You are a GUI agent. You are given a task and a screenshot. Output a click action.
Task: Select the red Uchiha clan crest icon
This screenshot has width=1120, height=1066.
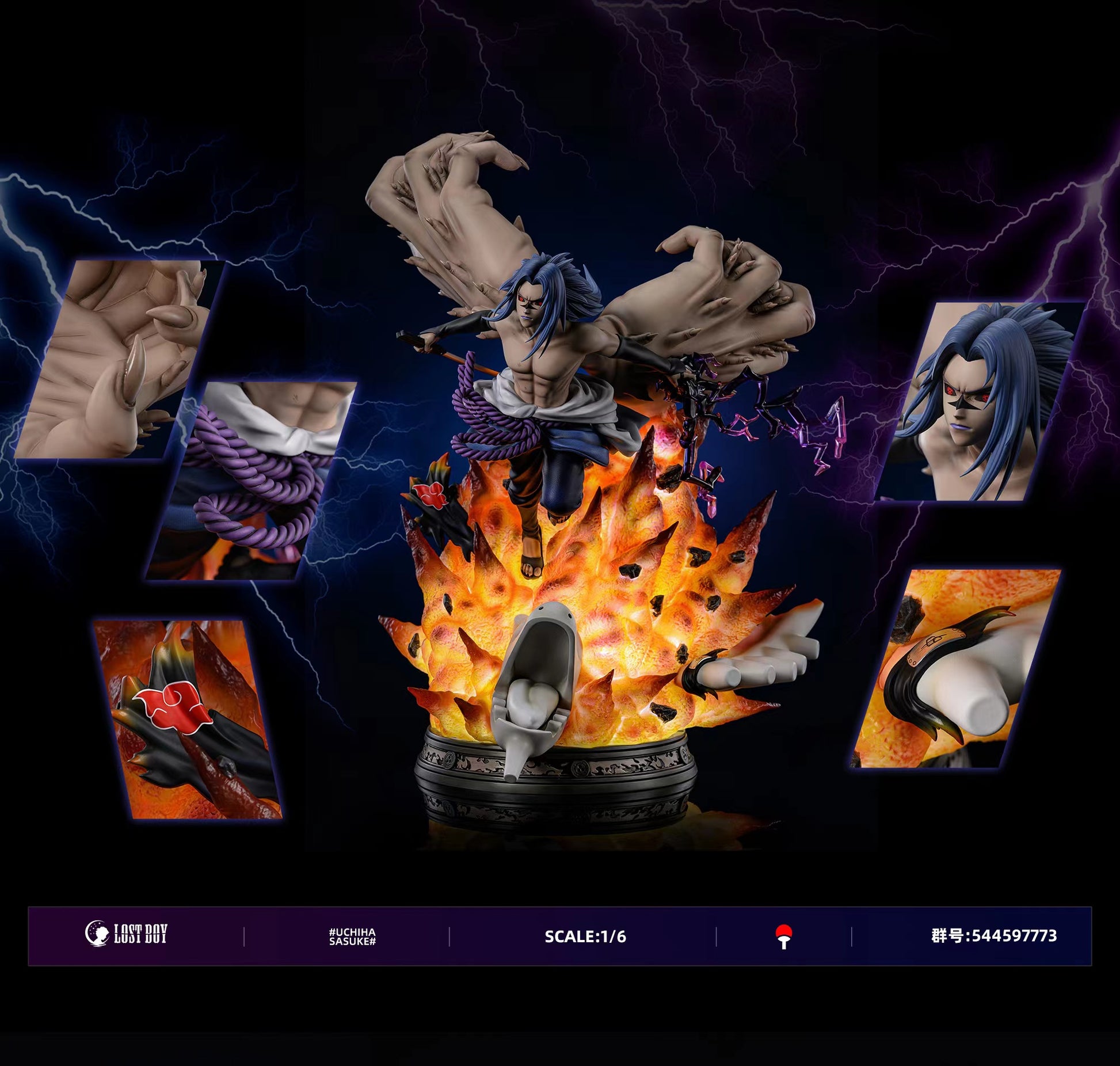pyautogui.click(x=783, y=936)
